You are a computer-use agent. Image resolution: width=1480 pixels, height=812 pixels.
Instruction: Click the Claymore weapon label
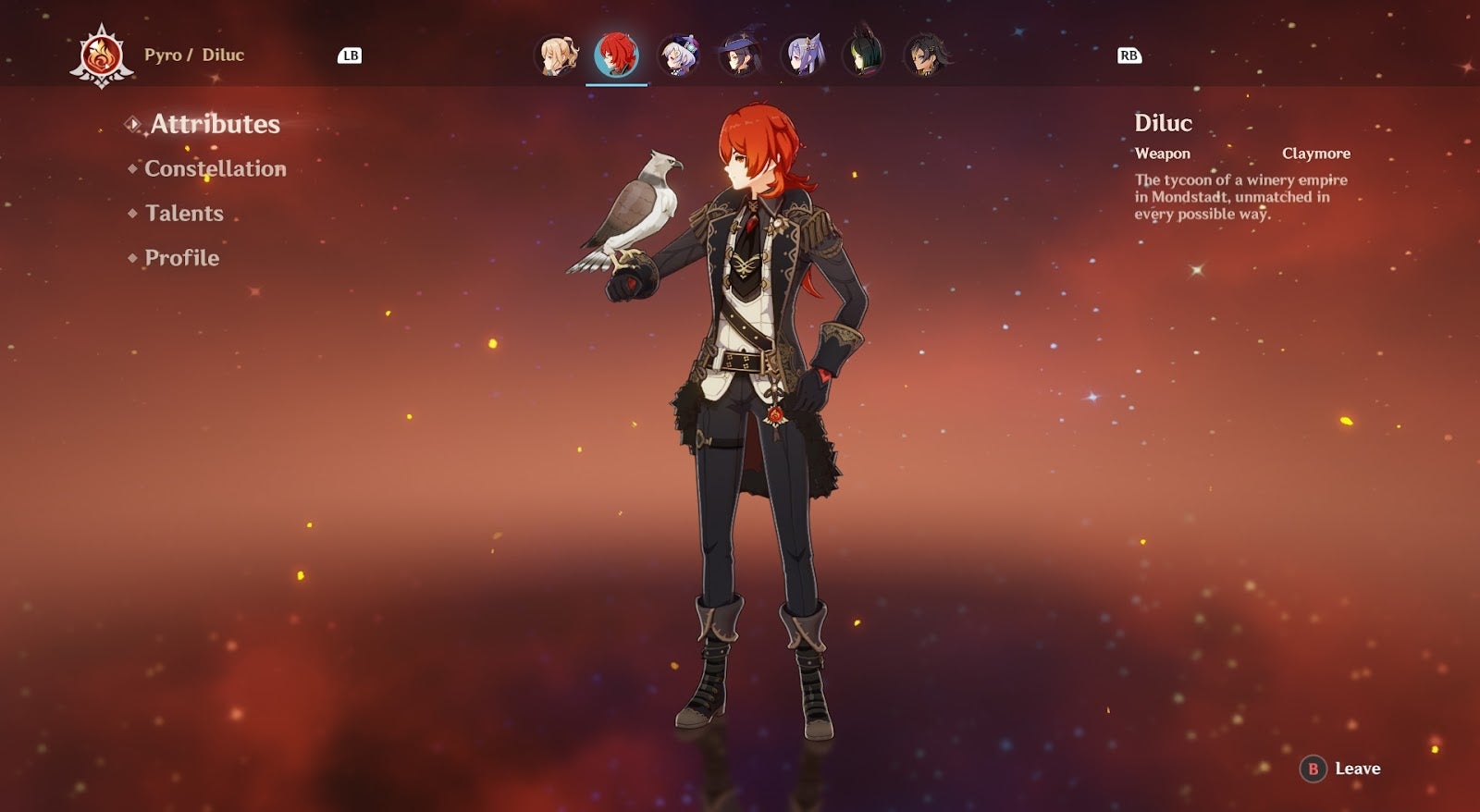[x=1316, y=154]
